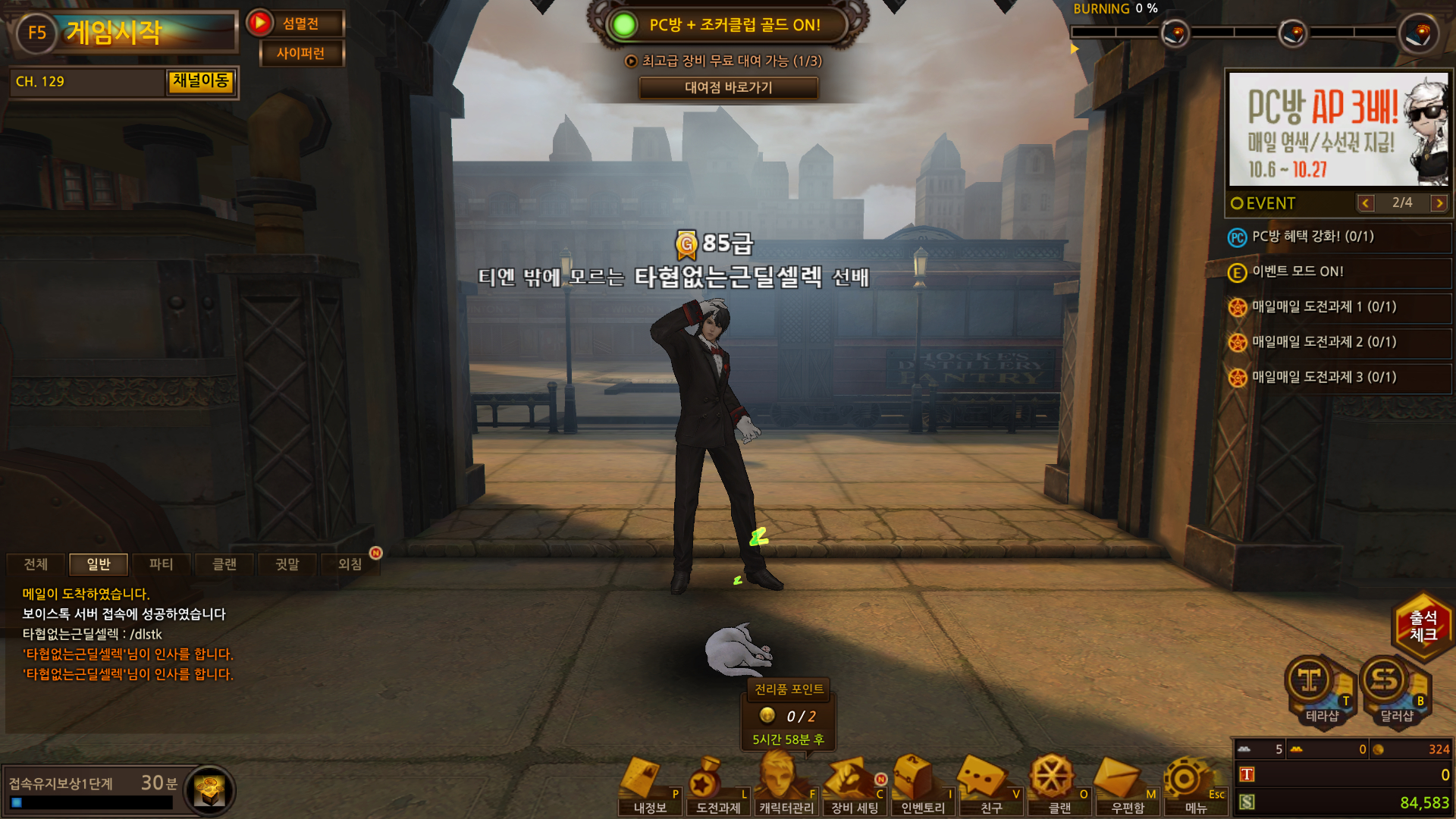Show the previous event banner page
Viewport: 1456px width, 819px height.
(1366, 203)
